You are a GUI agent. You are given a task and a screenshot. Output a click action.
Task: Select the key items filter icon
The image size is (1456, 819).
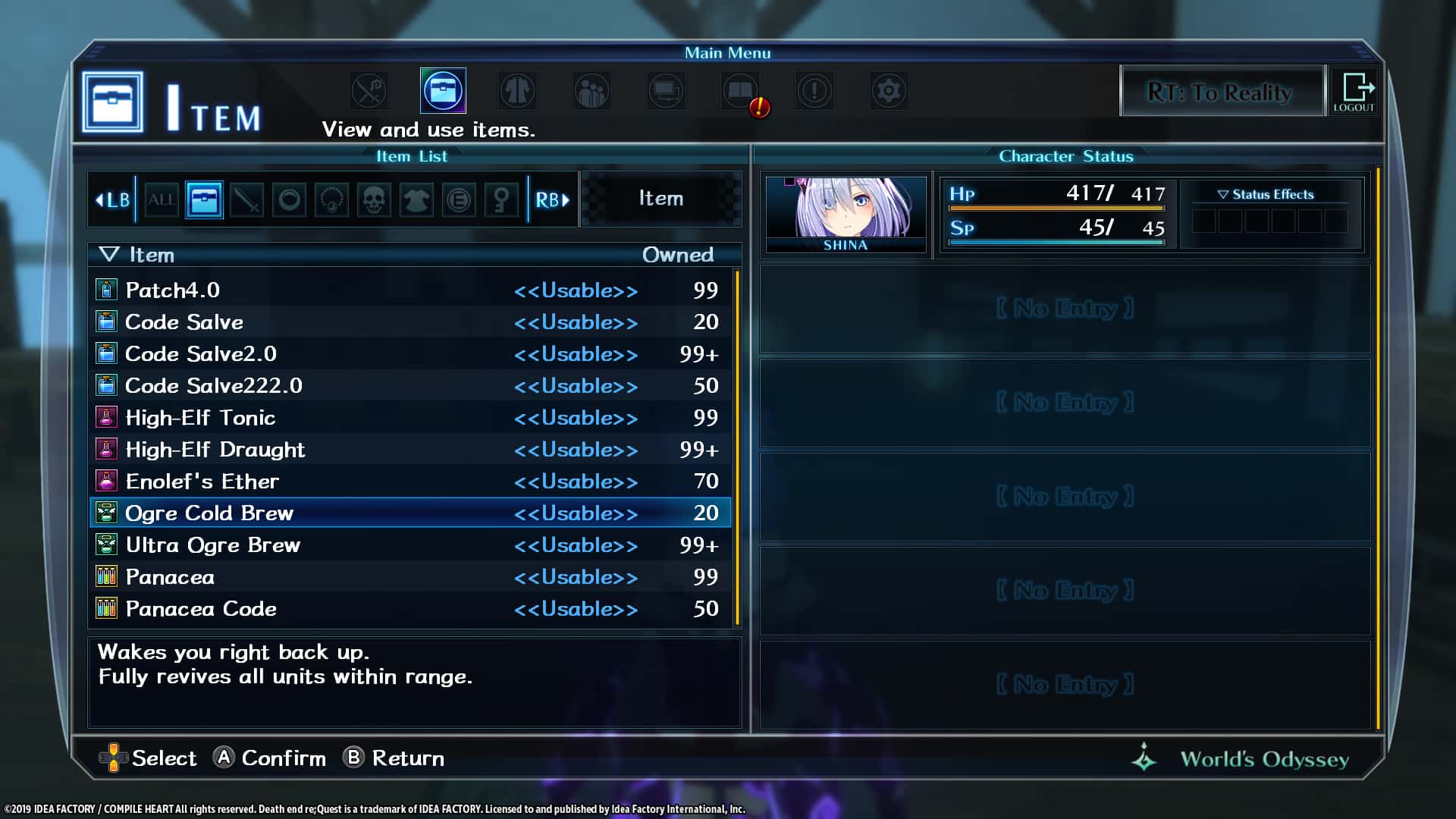click(x=500, y=199)
